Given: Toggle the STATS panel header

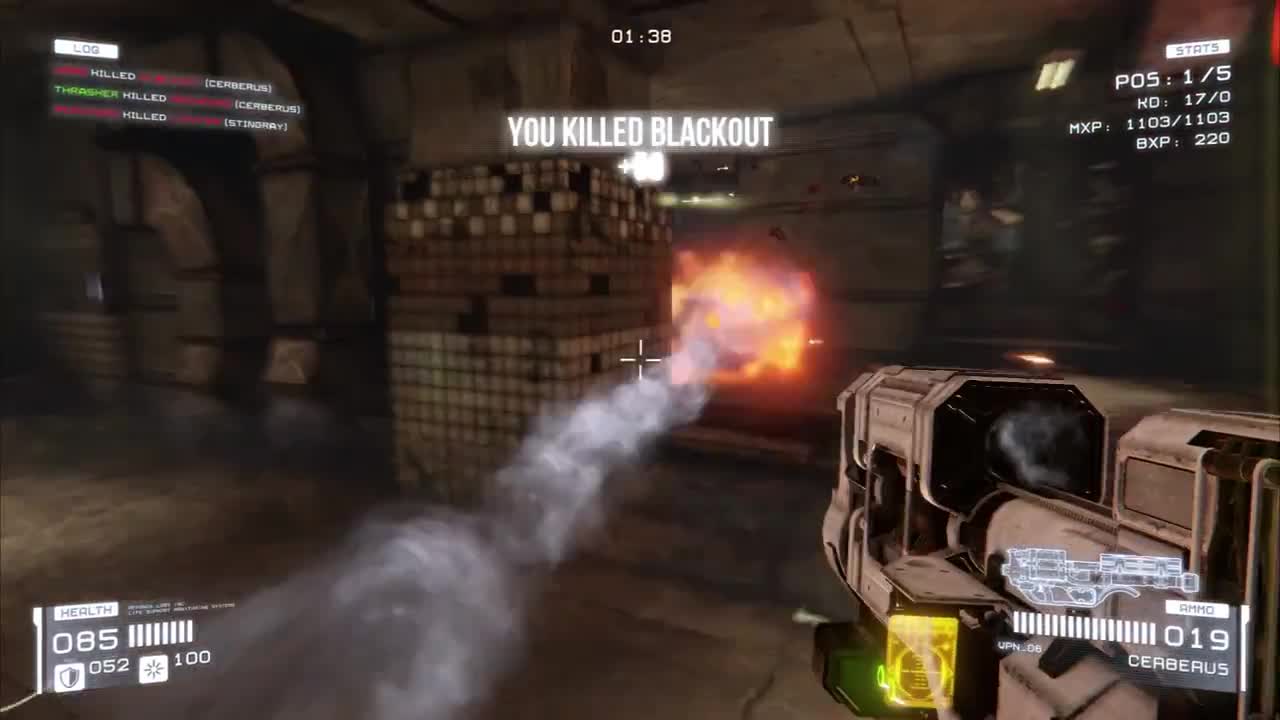Looking at the screenshot, I should click(x=1196, y=47).
